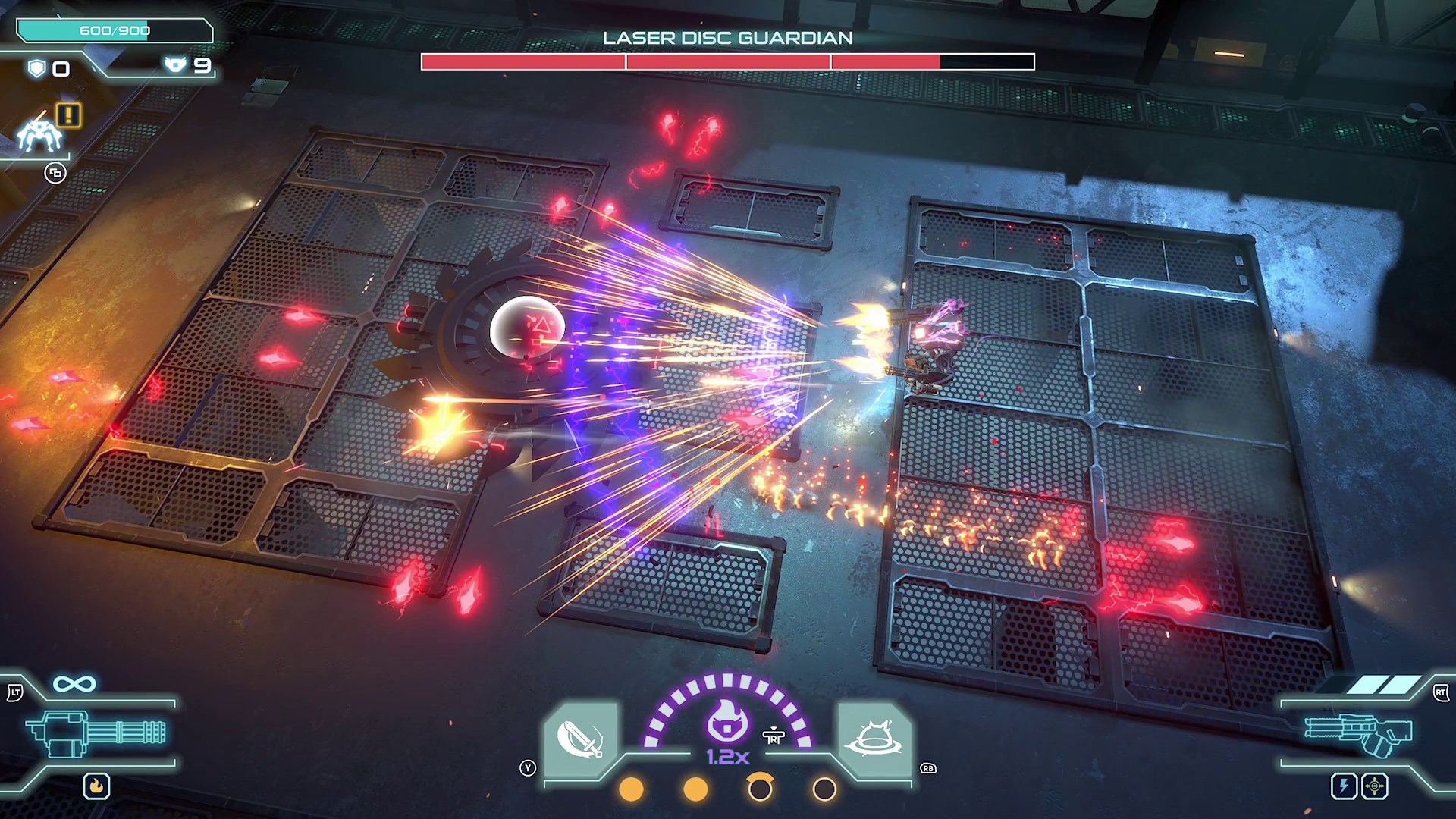
Task: Click the homing reticle modifier icon
Action: pos(1375,786)
